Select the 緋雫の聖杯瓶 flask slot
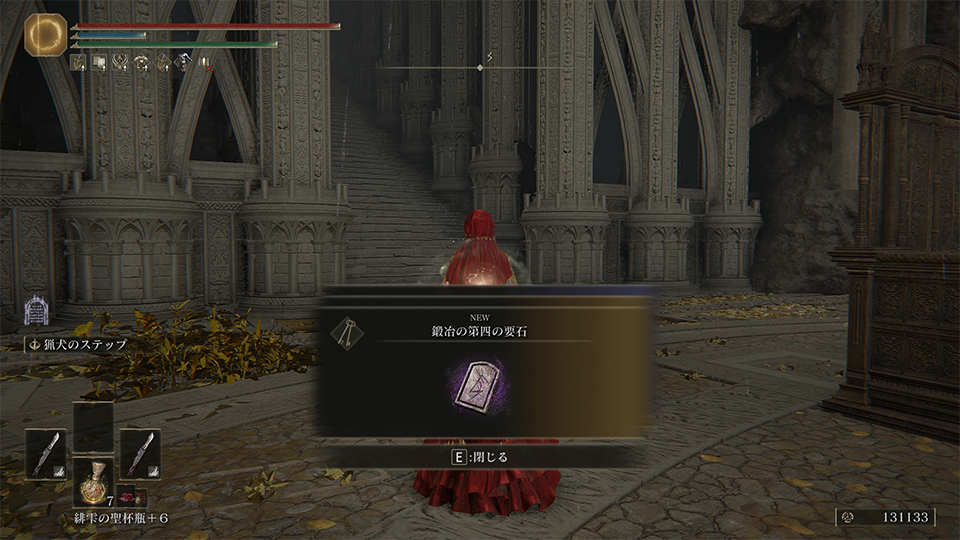The width and height of the screenshot is (960, 540). click(x=92, y=482)
